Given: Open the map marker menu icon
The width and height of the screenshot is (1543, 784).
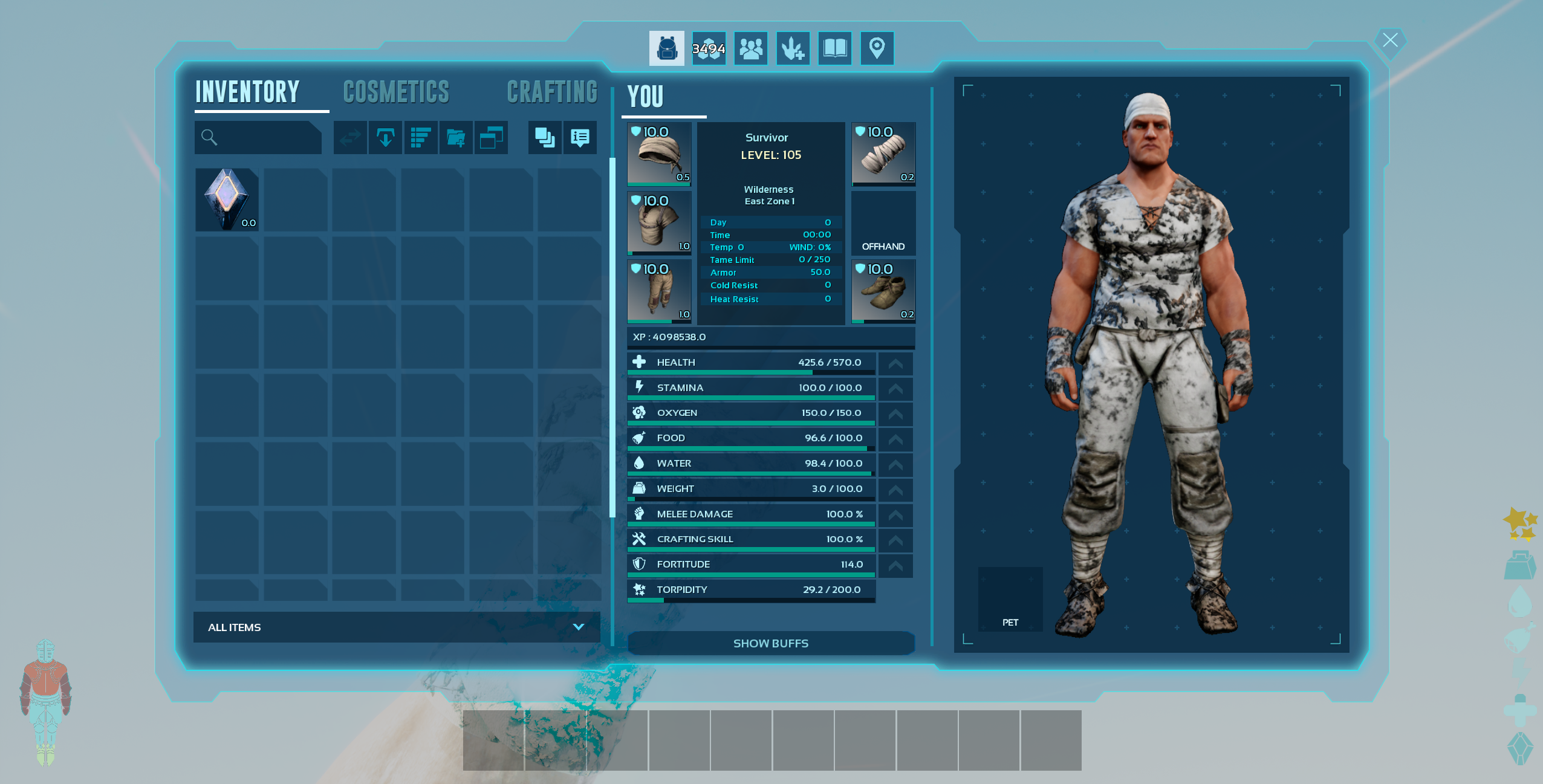Looking at the screenshot, I should (877, 48).
